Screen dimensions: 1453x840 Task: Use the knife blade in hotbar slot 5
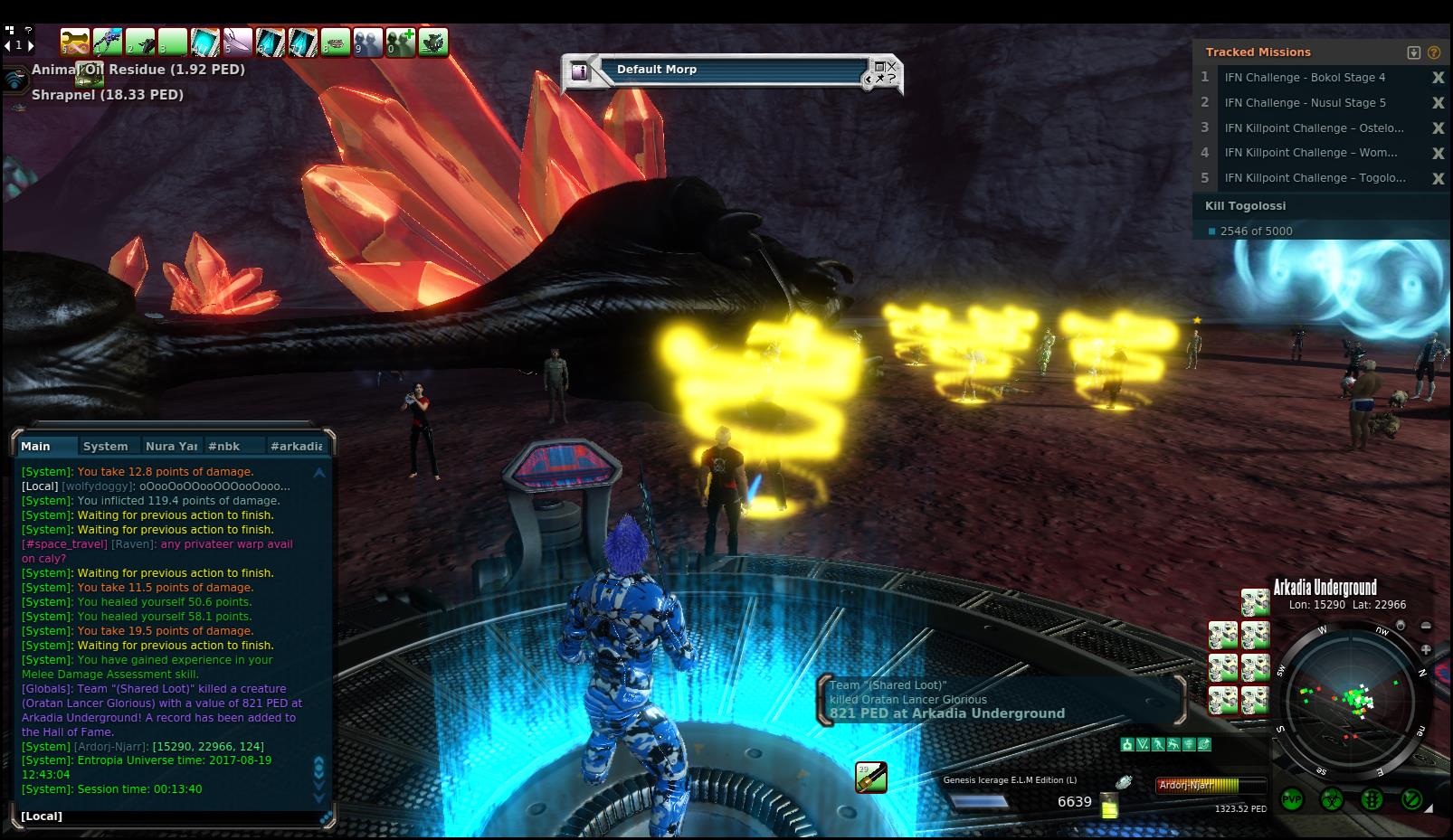coord(238,42)
